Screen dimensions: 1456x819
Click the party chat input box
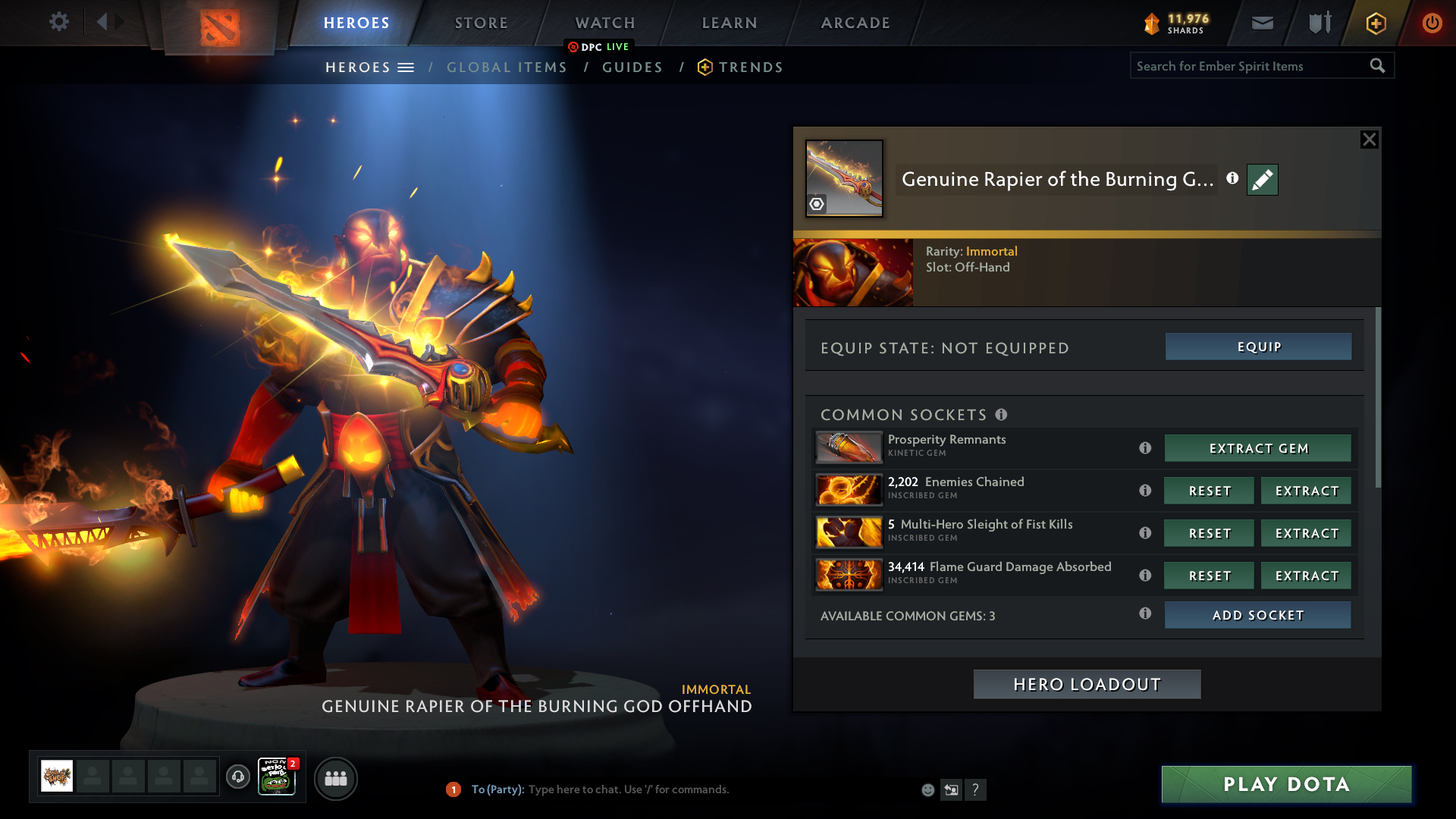tap(682, 789)
